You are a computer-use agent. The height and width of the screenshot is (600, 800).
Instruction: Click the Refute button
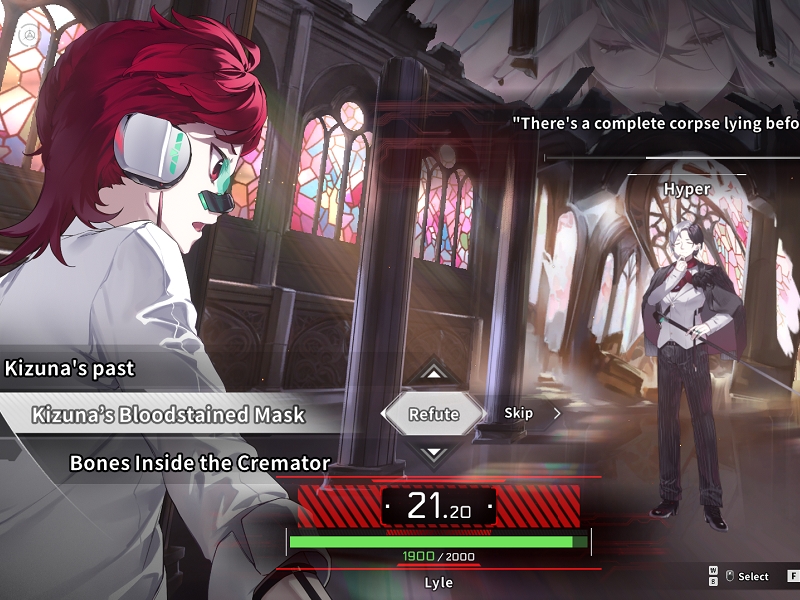point(433,414)
